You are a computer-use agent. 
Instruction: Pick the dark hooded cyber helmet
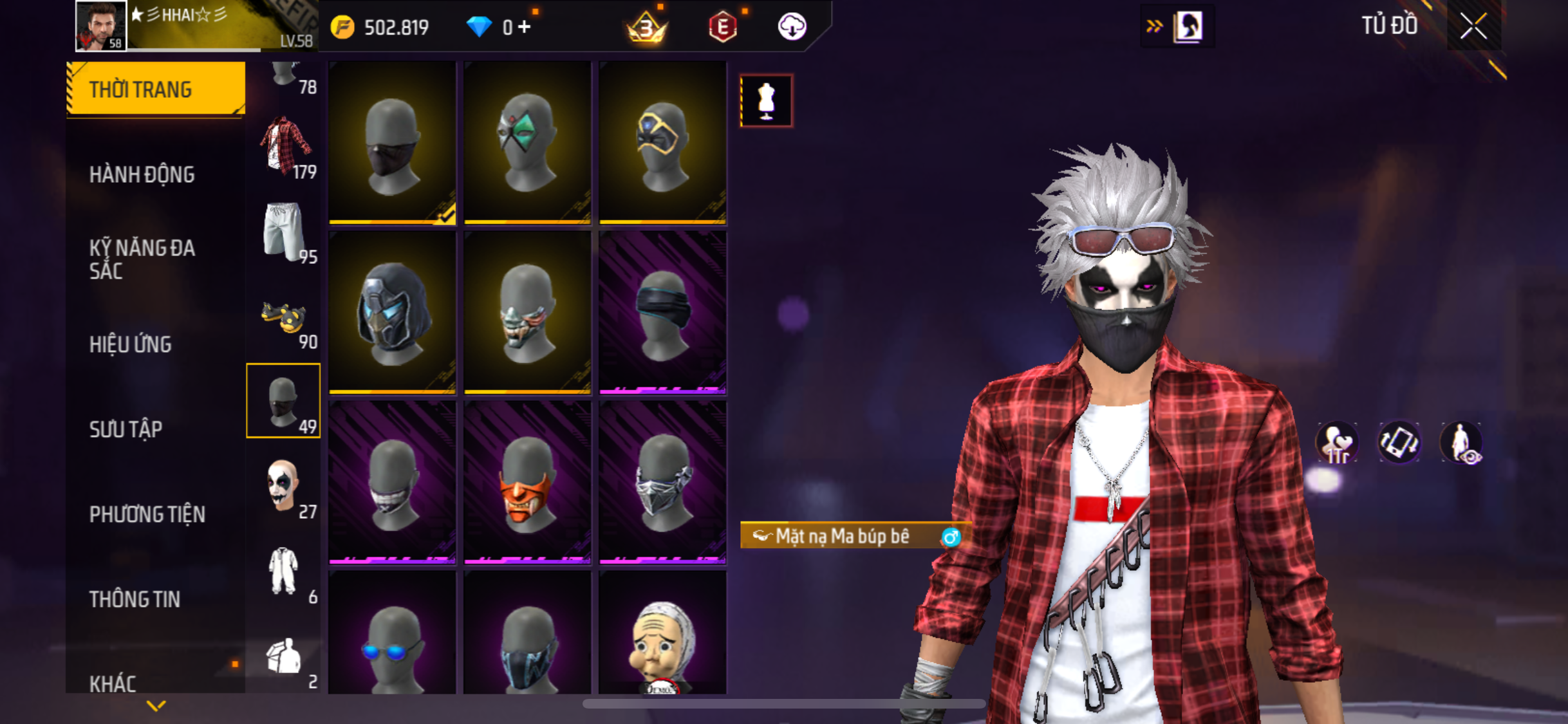(x=392, y=313)
